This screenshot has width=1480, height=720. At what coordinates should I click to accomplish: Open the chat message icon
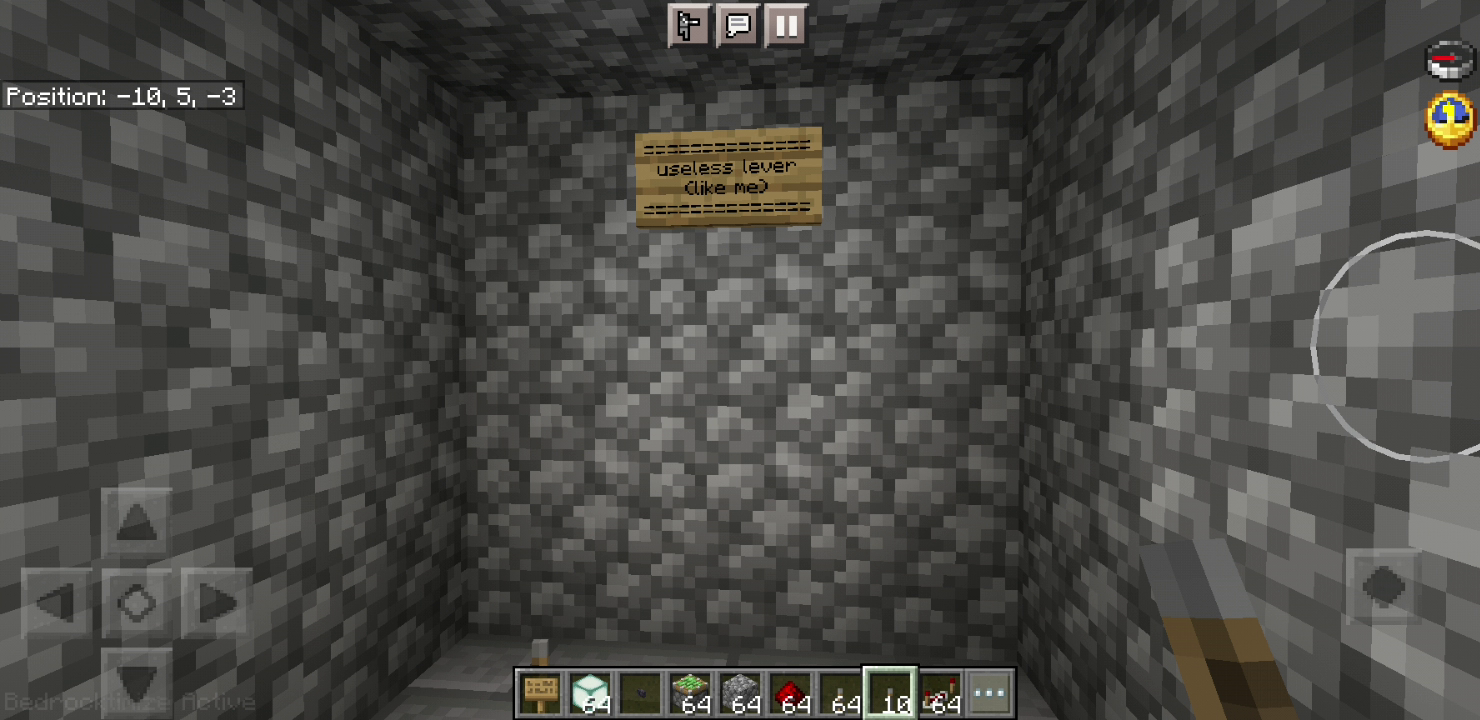coord(737,26)
